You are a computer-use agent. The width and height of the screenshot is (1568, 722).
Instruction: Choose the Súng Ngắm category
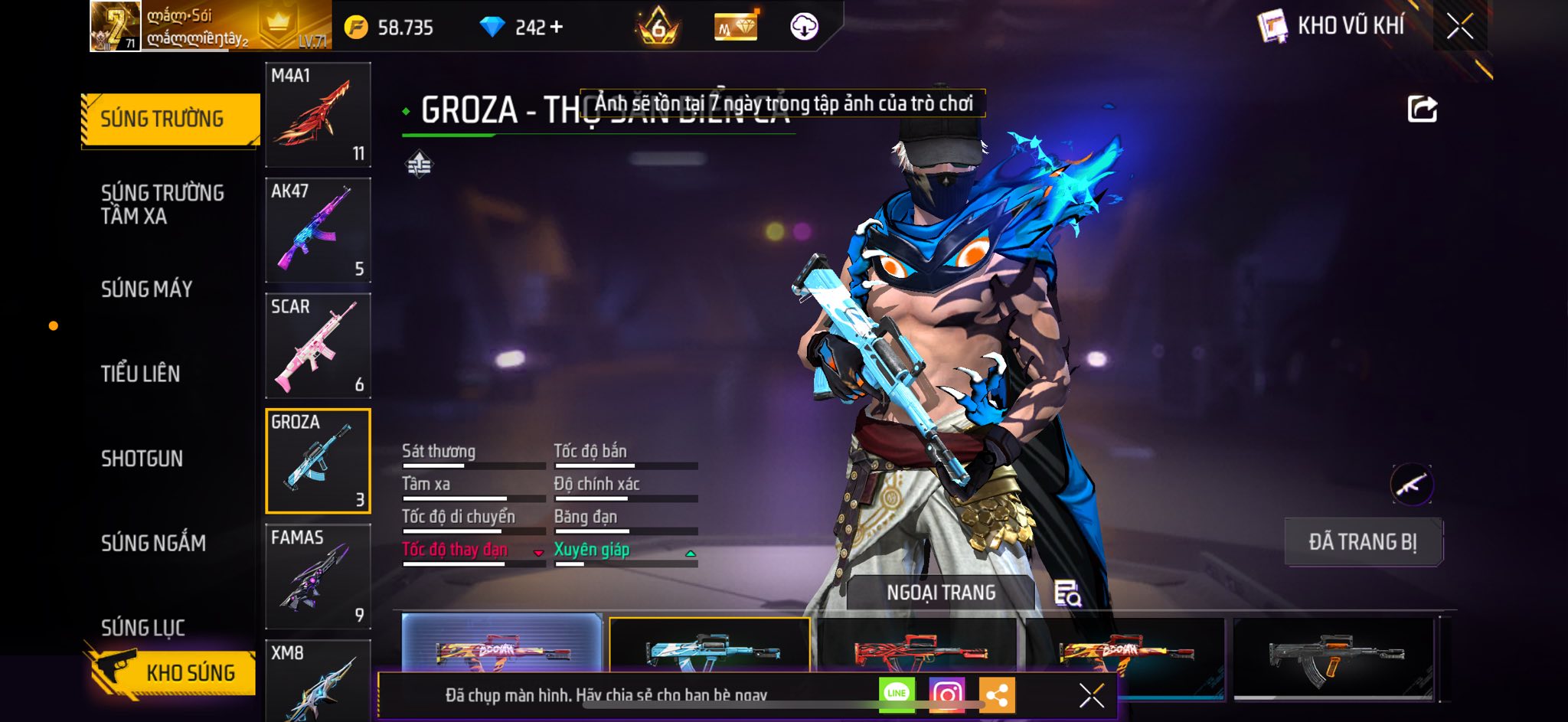[x=153, y=543]
